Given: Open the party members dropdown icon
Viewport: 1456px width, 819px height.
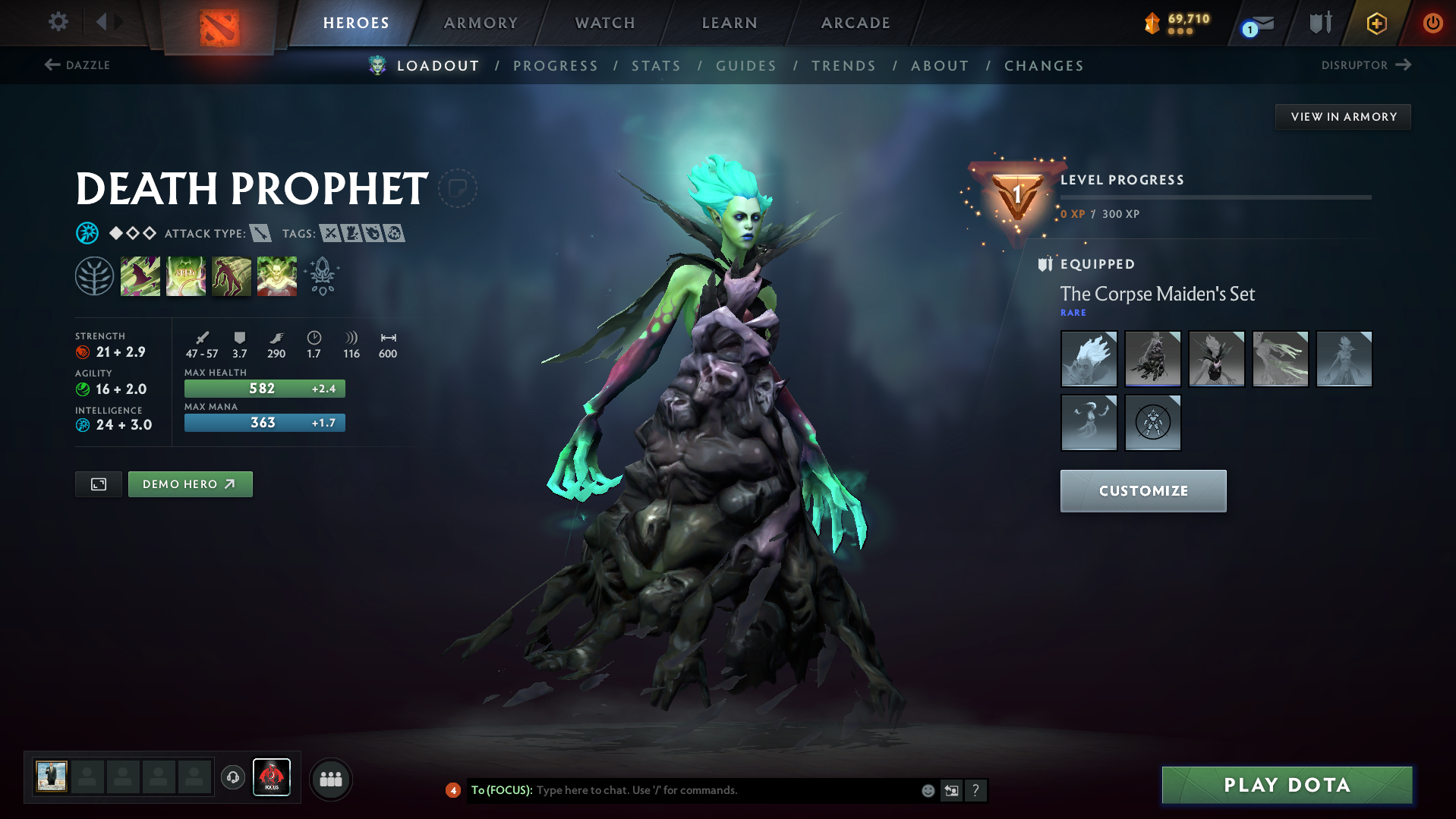Looking at the screenshot, I should [330, 777].
